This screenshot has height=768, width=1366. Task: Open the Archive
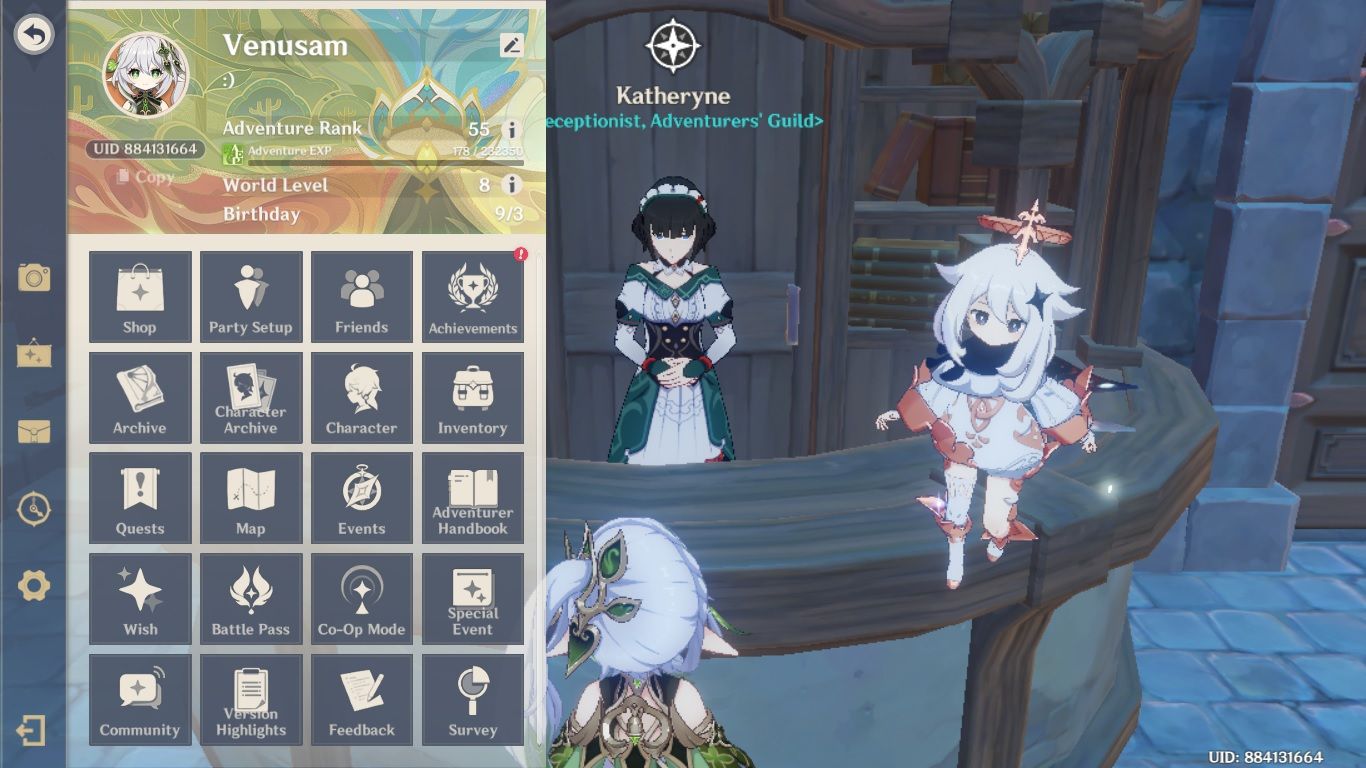tap(139, 398)
